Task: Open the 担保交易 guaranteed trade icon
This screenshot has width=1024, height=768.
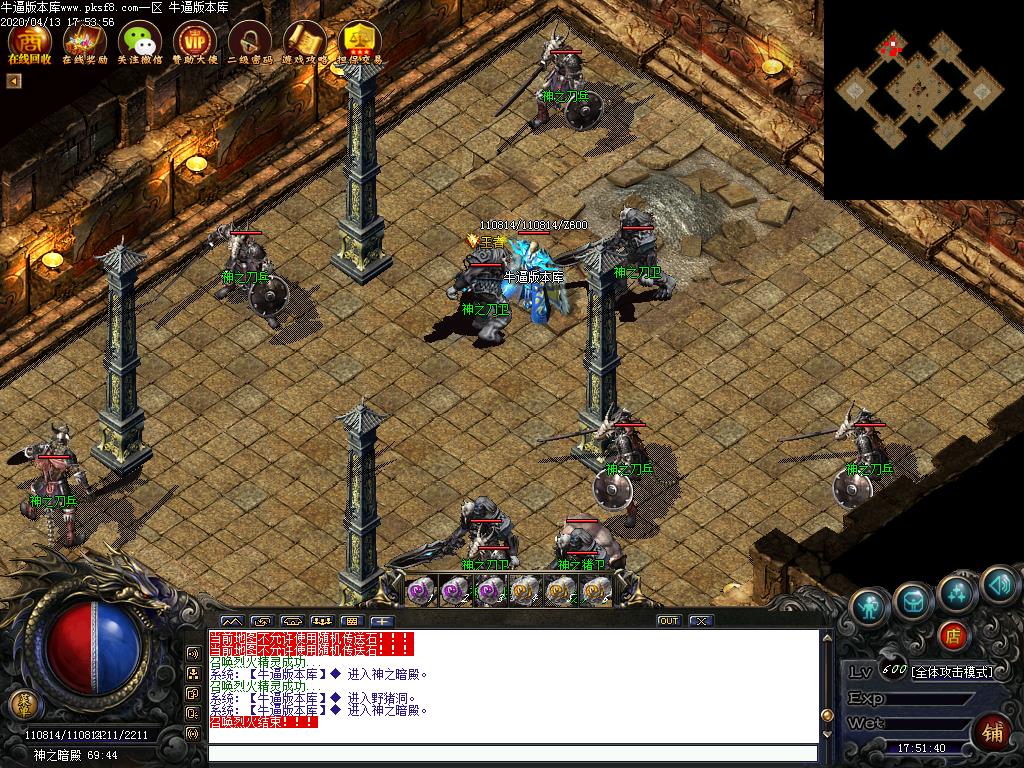Action: pos(359,40)
